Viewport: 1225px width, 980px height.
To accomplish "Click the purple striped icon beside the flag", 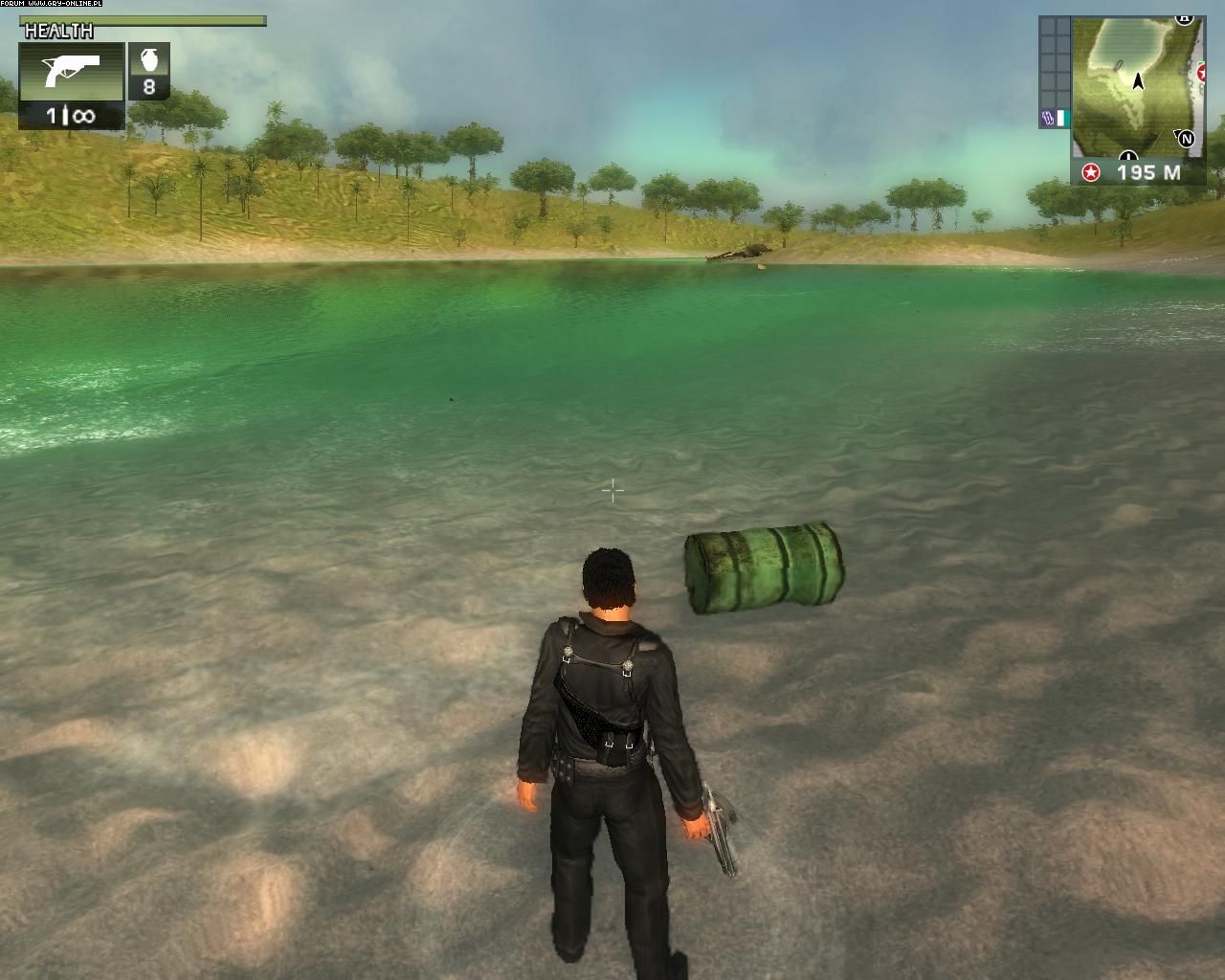I will click(x=1046, y=119).
